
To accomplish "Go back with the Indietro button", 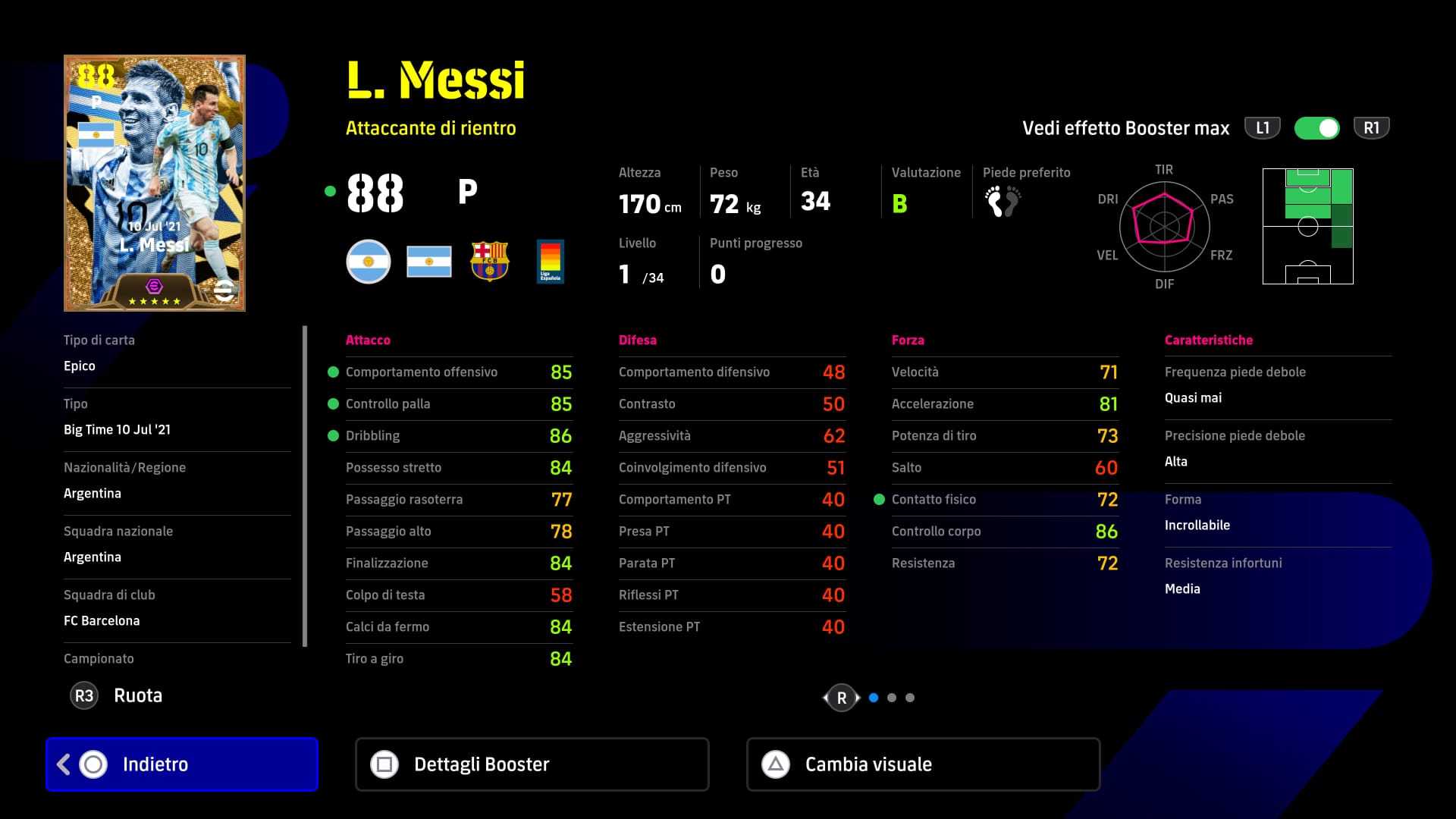I will (182, 764).
